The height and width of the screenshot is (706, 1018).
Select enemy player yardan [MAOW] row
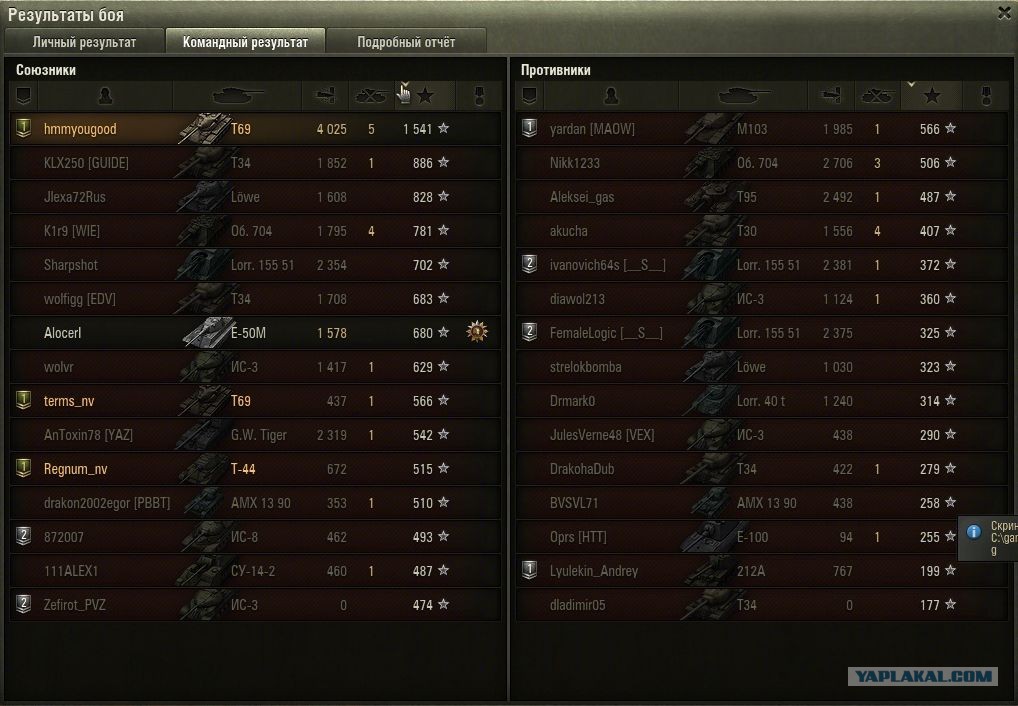[x=760, y=129]
